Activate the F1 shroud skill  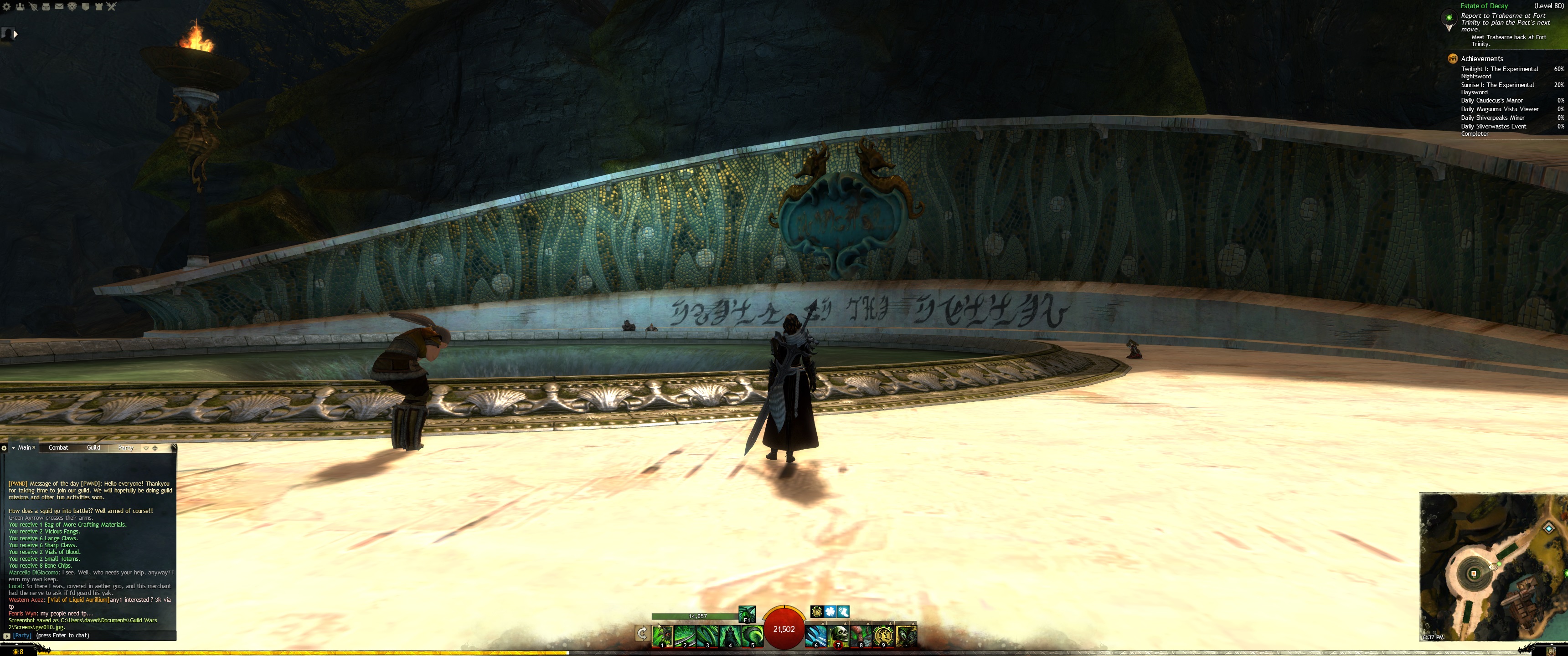click(x=747, y=613)
